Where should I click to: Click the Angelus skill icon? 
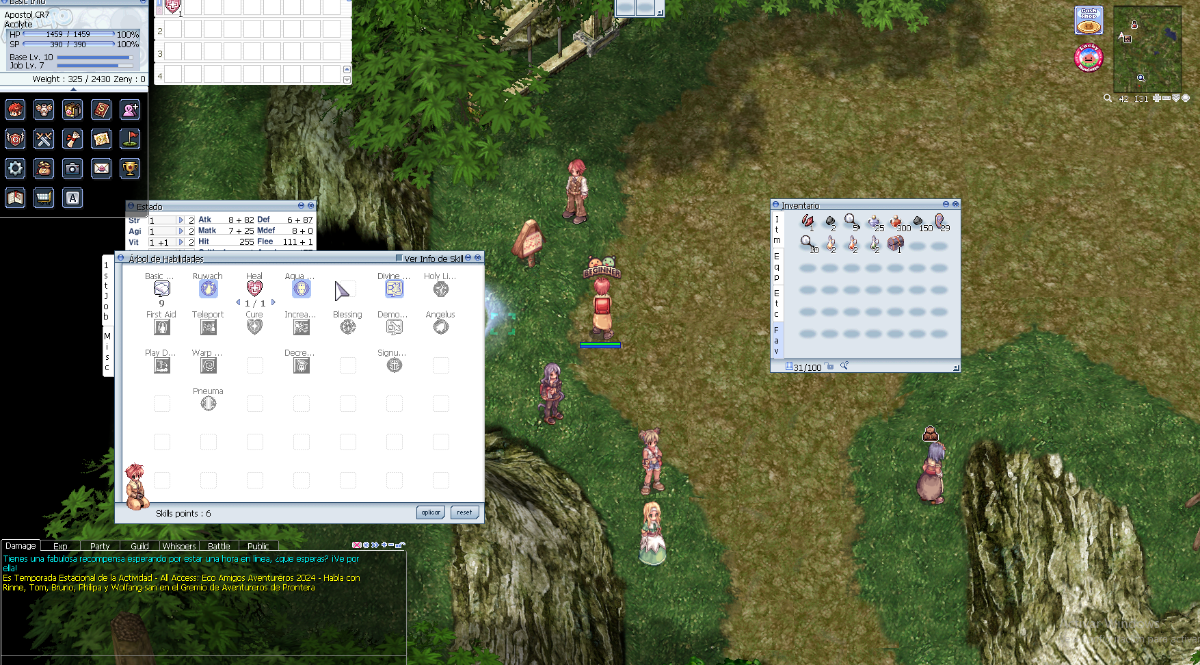click(x=440, y=327)
